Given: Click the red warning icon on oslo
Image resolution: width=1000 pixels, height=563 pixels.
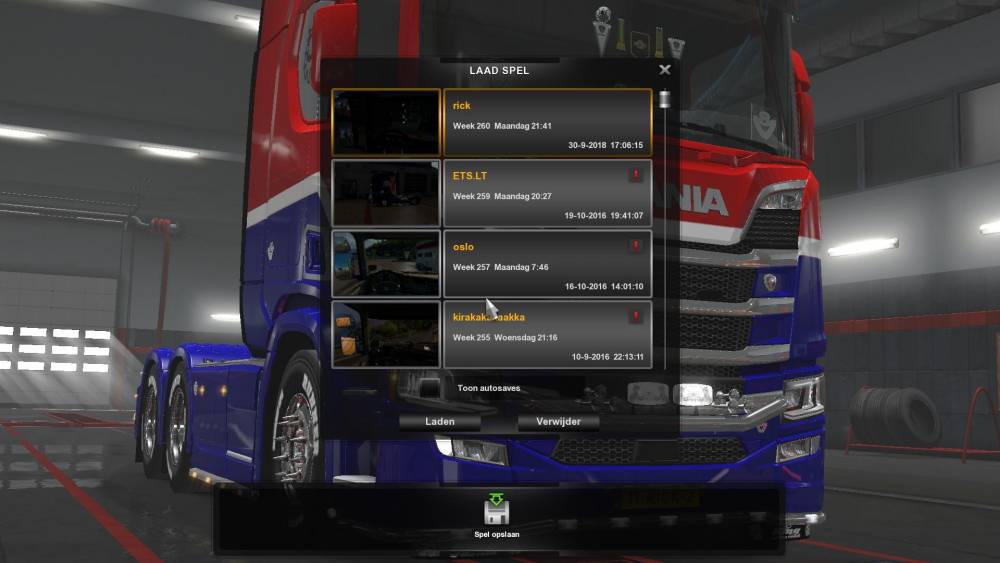Looking at the screenshot, I should pyautogui.click(x=634, y=246).
